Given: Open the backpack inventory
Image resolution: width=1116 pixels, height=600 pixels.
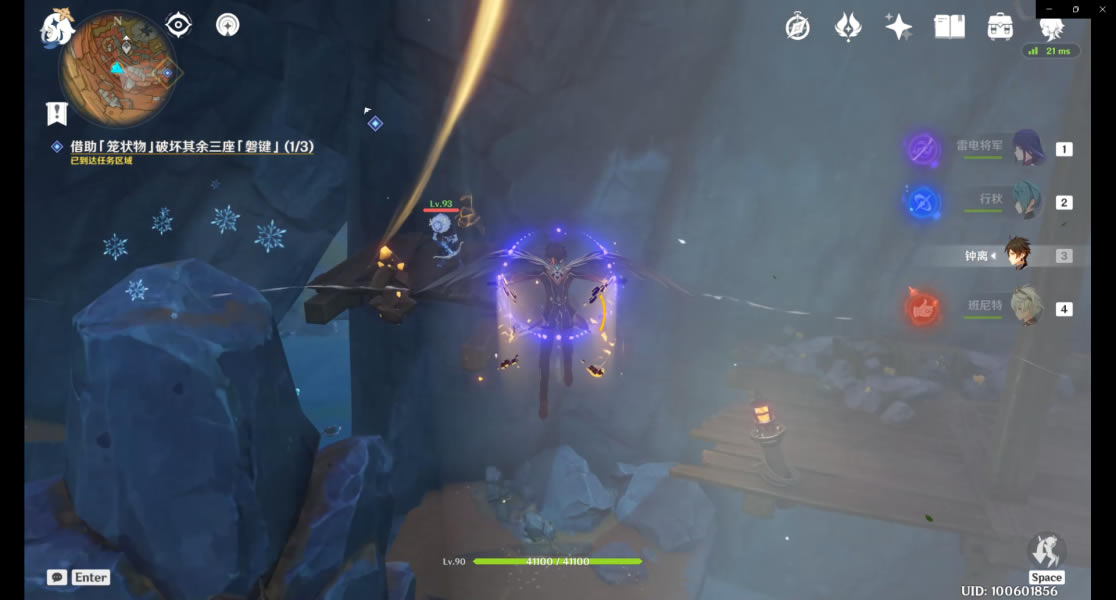Looking at the screenshot, I should click(x=1000, y=27).
